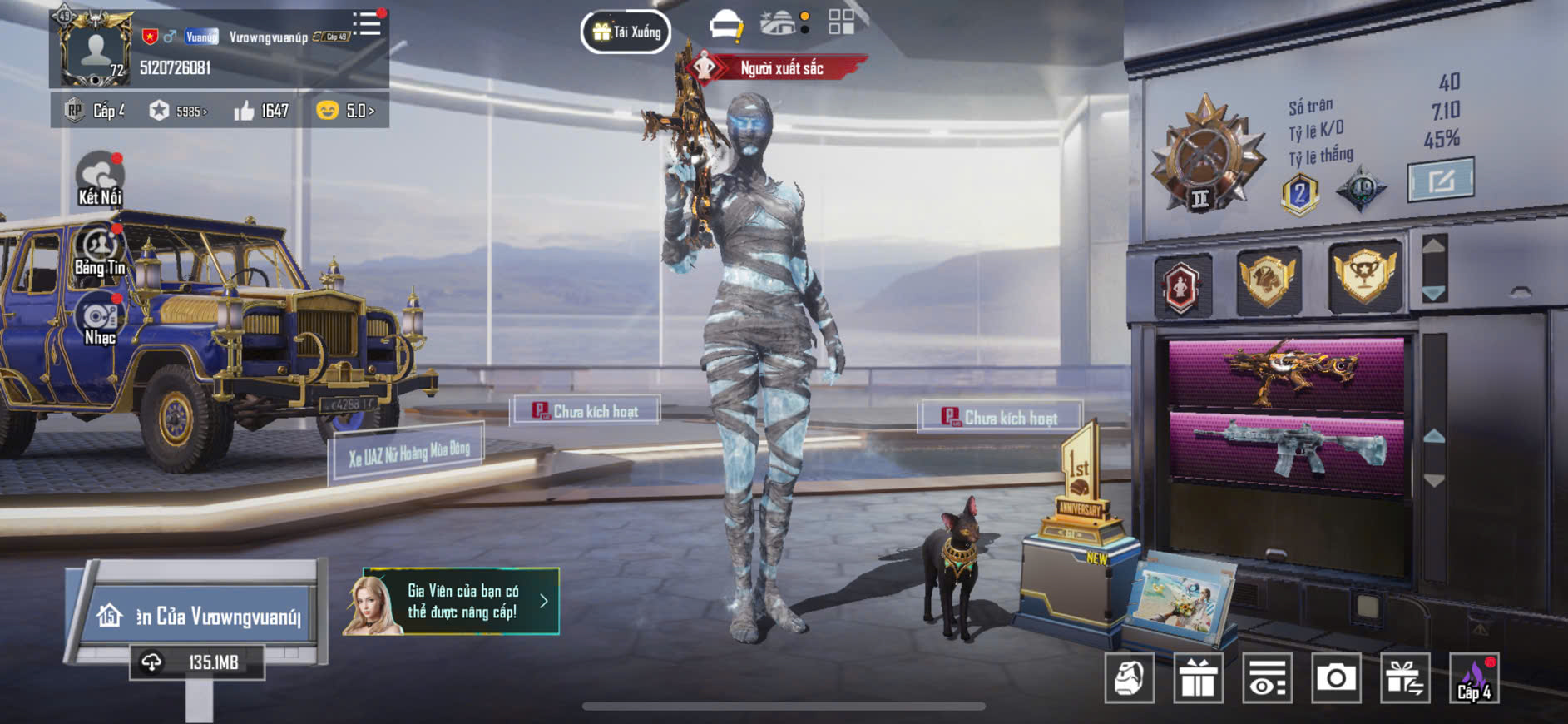
Task: Select the golden weapon skin showcase slot
Action: point(1287,372)
